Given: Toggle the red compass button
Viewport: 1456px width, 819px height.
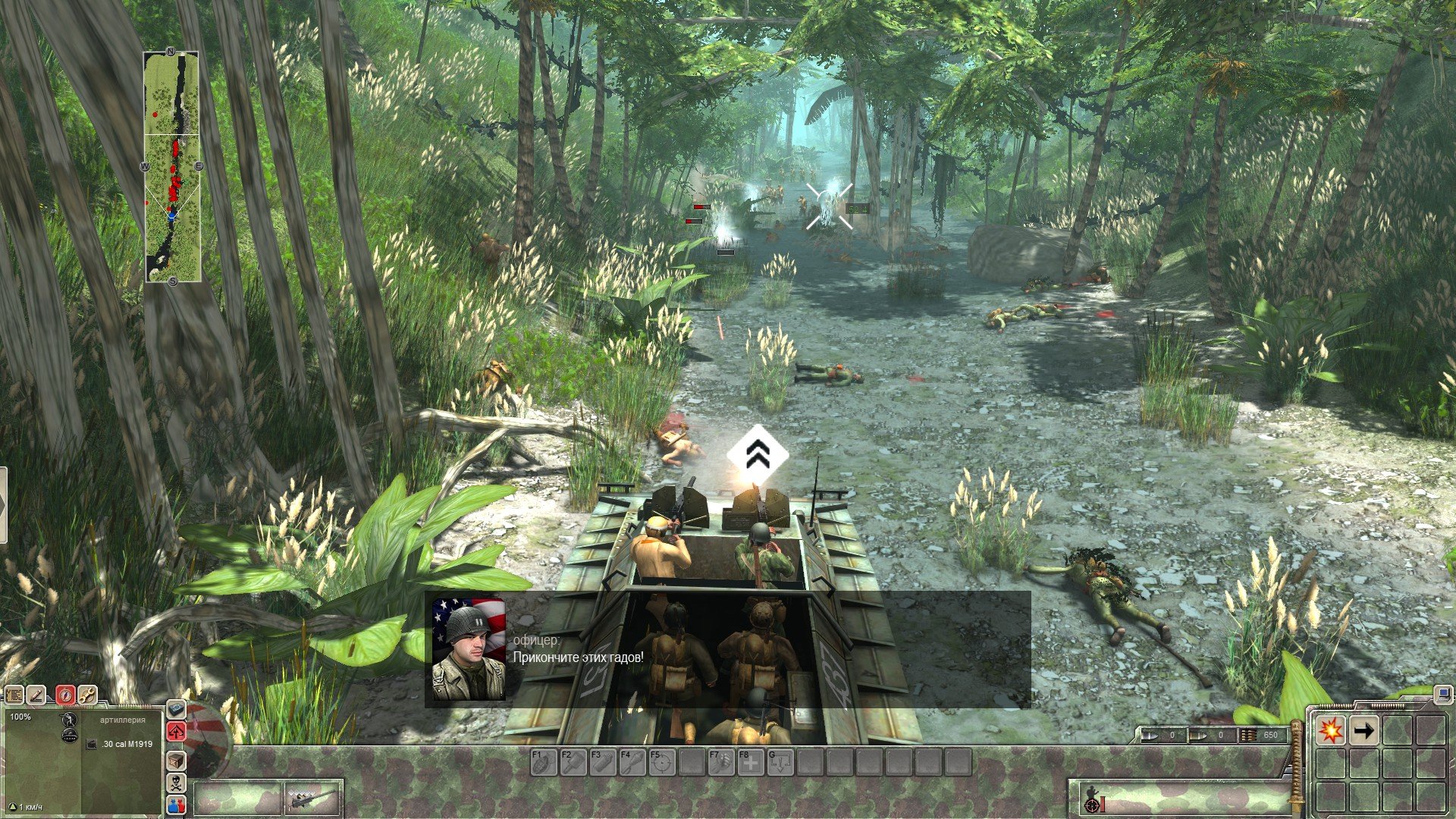Looking at the screenshot, I should (66, 695).
